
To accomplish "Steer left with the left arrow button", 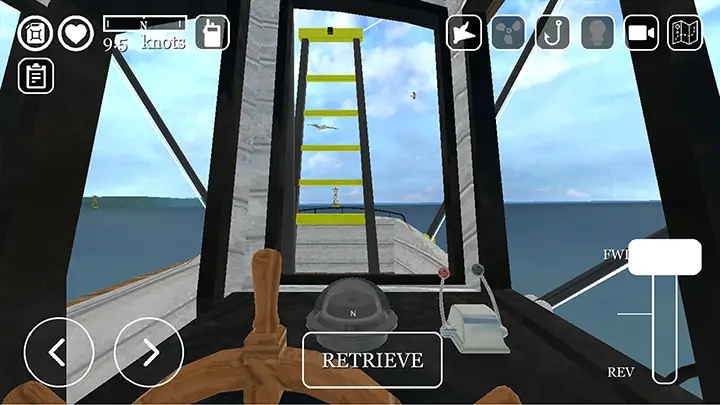I will pyautogui.click(x=58, y=352).
